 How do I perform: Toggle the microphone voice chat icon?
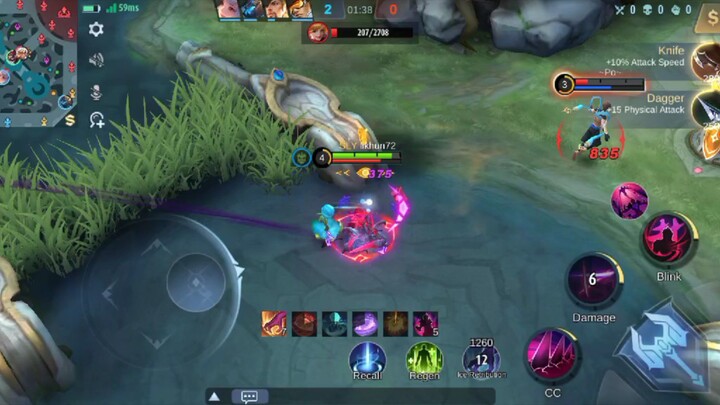pos(96,91)
